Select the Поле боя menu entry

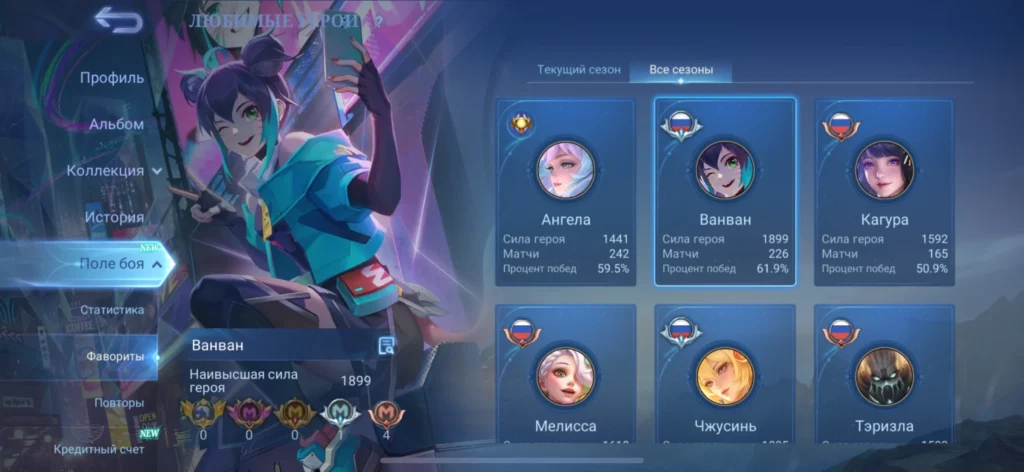[112, 263]
